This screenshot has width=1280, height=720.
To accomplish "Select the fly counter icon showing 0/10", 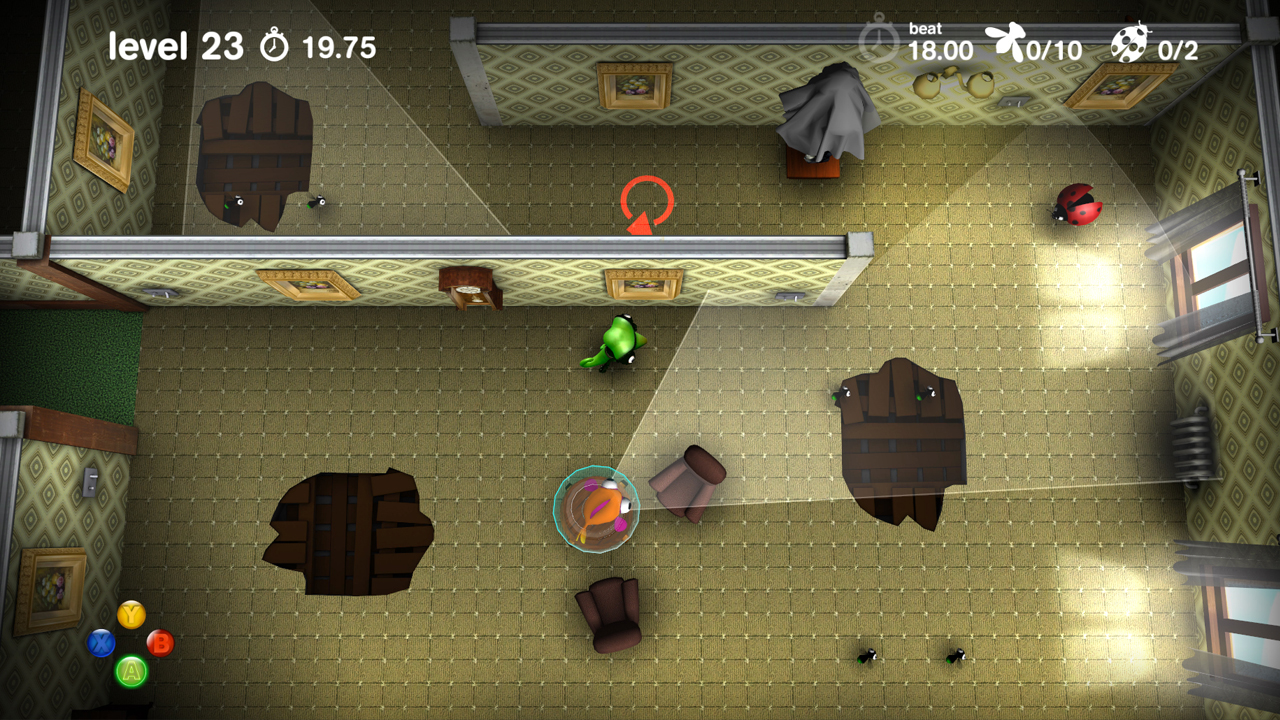I will [1003, 40].
